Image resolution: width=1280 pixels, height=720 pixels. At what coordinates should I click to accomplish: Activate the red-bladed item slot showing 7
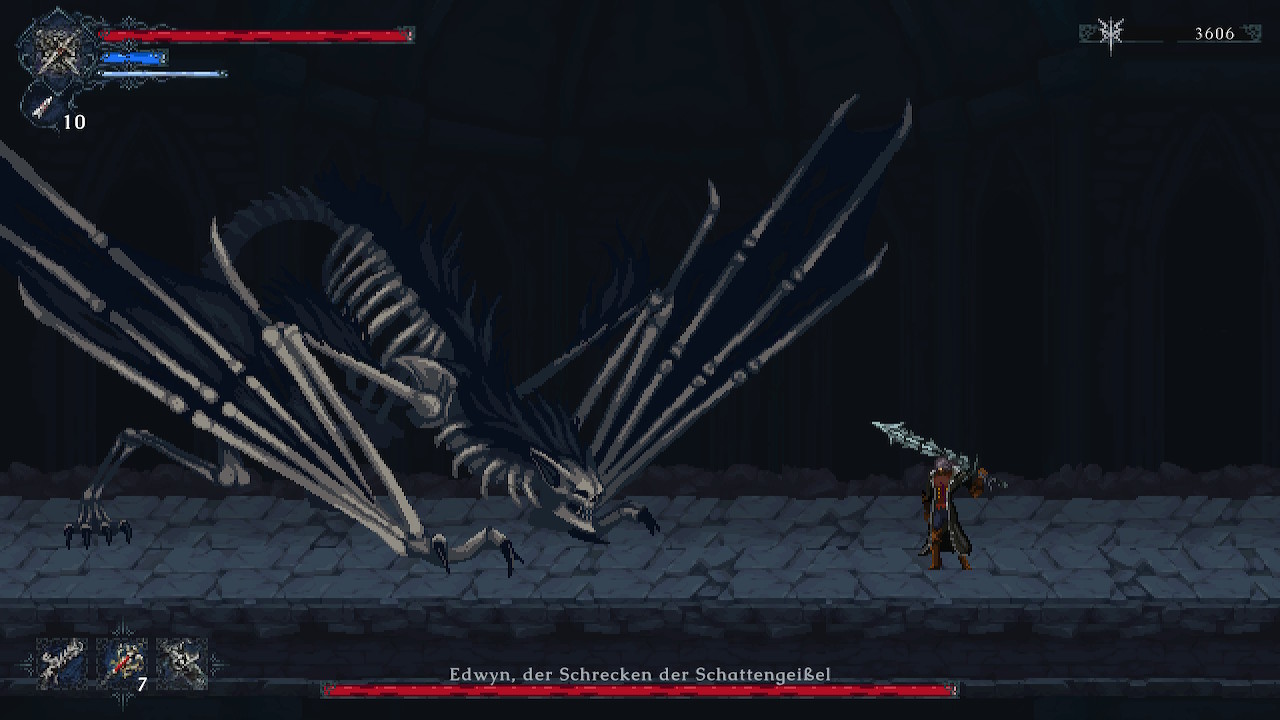pyautogui.click(x=122, y=663)
